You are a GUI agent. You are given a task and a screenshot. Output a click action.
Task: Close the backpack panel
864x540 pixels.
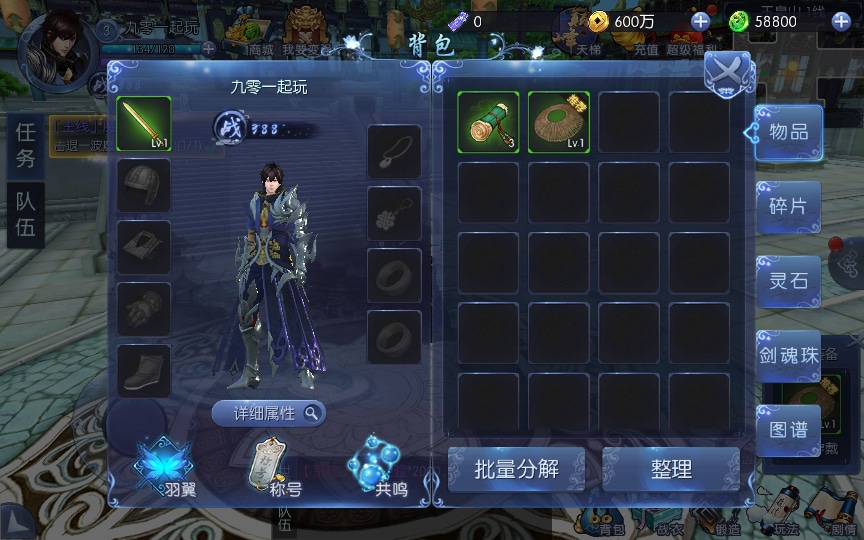coord(728,73)
